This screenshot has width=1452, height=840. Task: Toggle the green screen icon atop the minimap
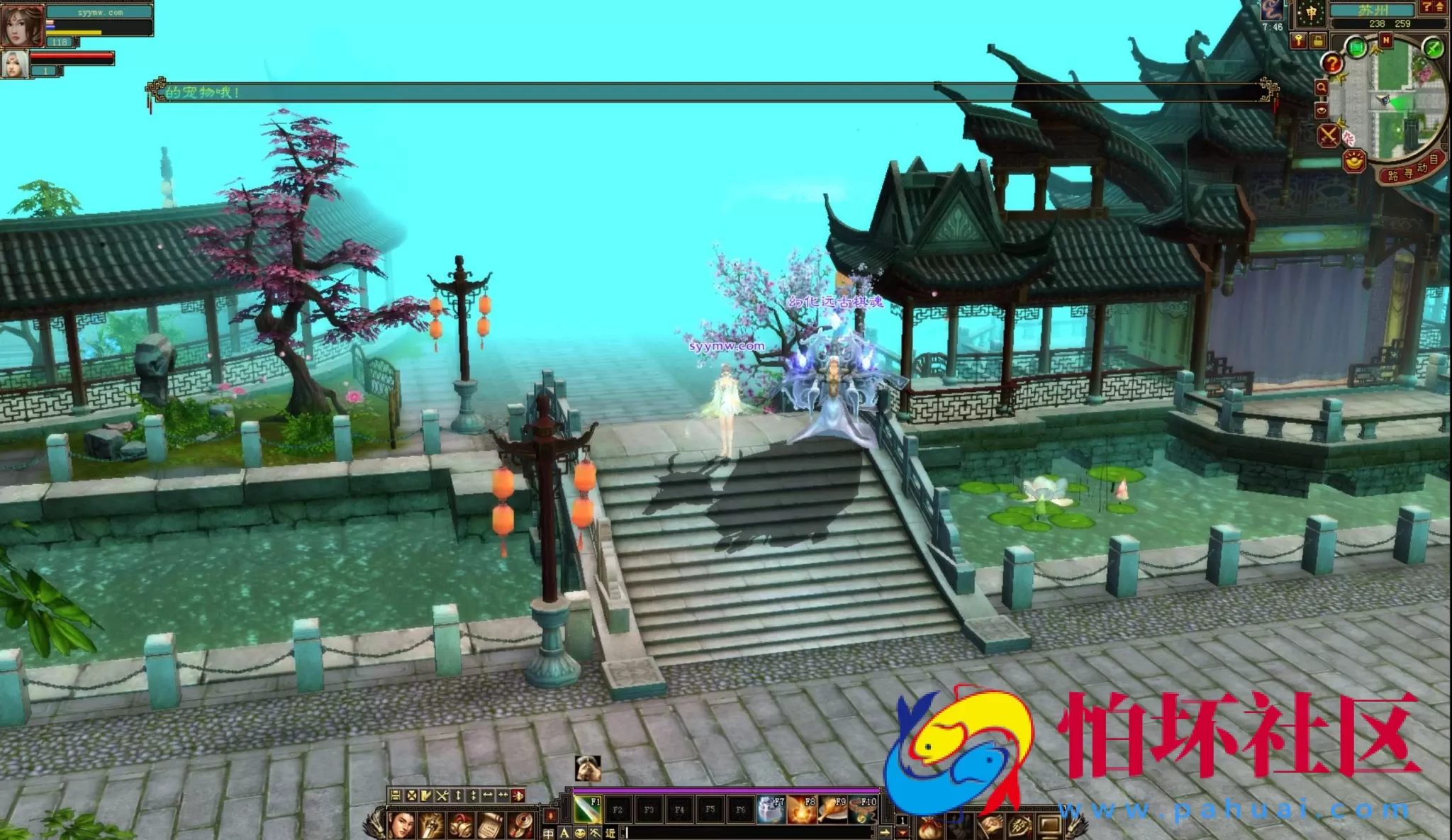coord(1357,47)
